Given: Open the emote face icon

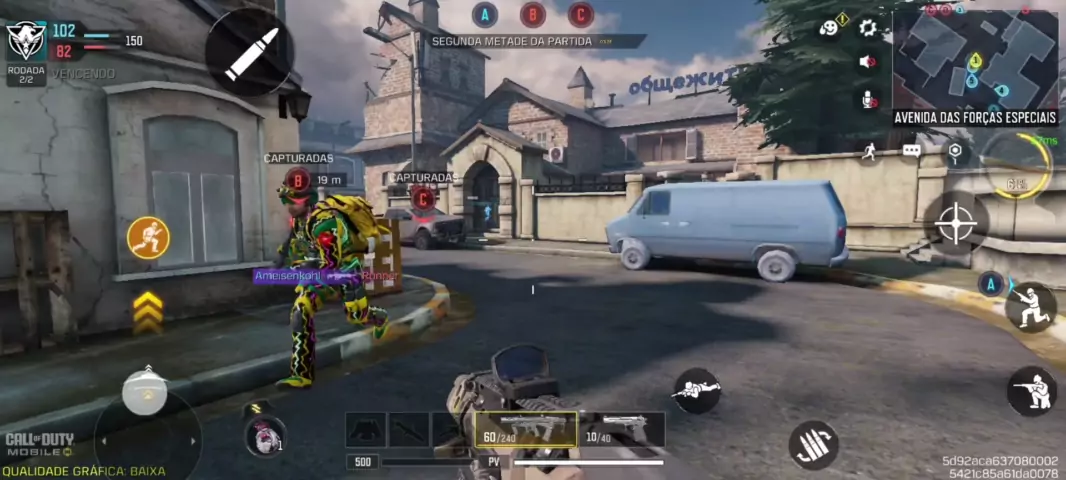Looking at the screenshot, I should pyautogui.click(x=829, y=28).
